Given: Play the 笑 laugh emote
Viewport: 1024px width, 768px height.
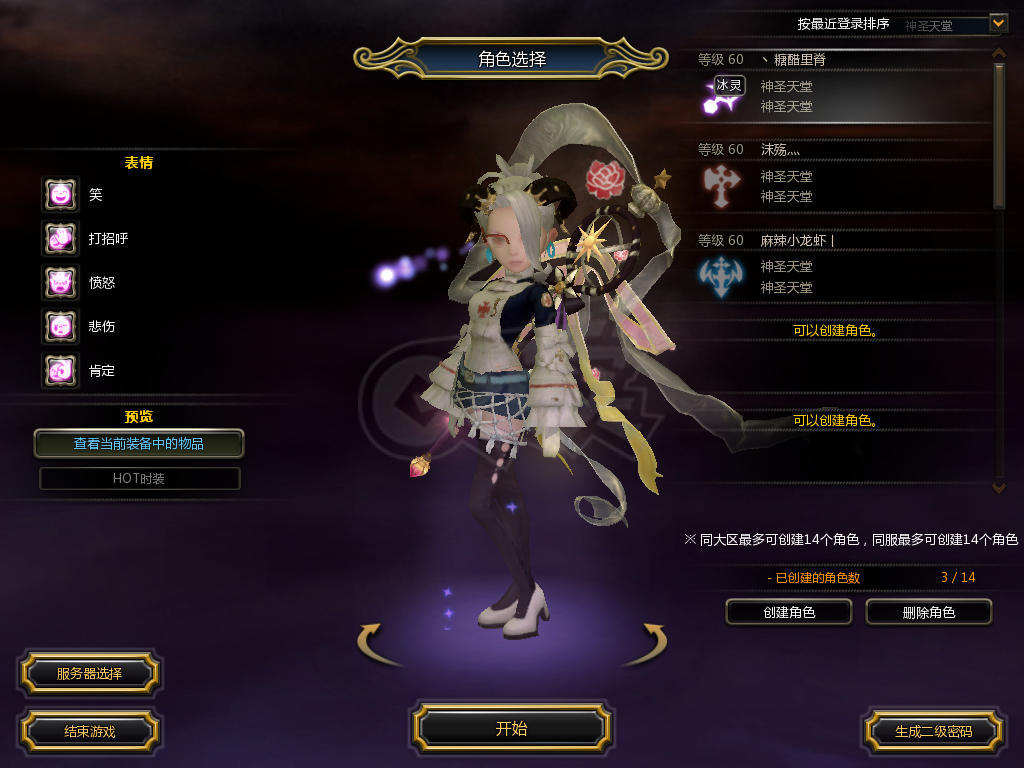Looking at the screenshot, I should pyautogui.click(x=60, y=194).
